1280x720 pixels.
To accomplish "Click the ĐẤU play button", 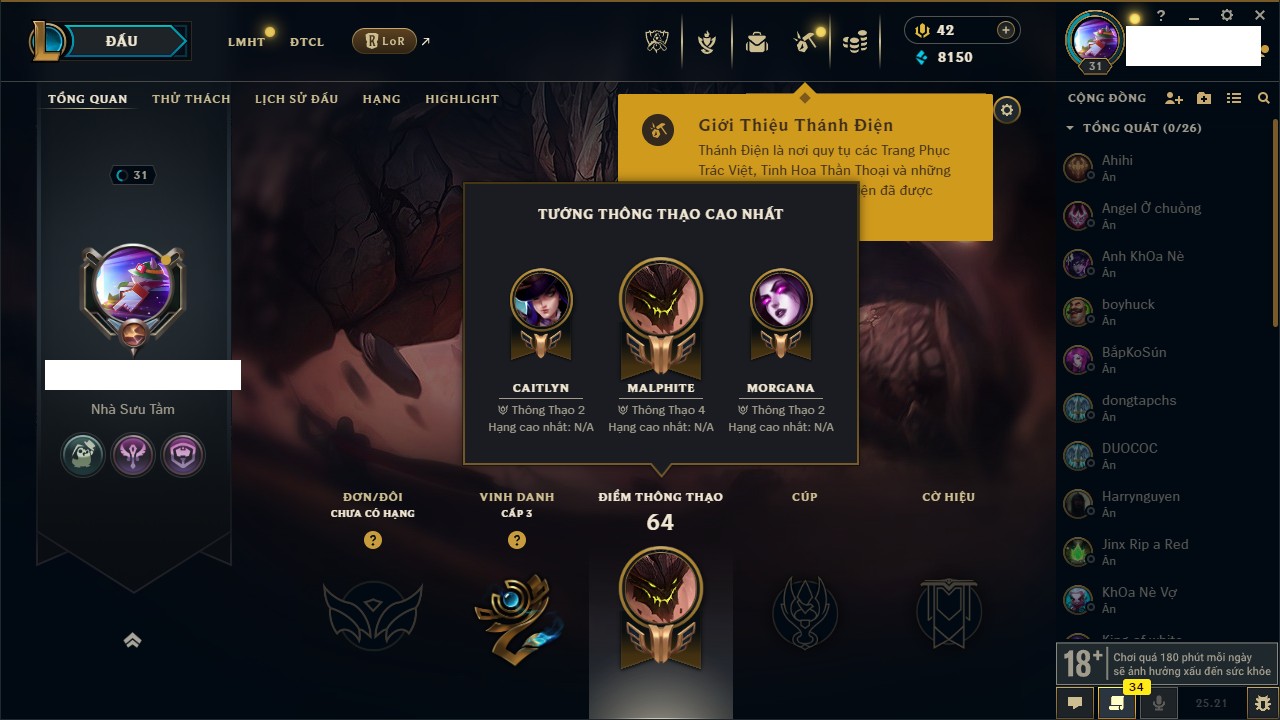I will click(121, 41).
